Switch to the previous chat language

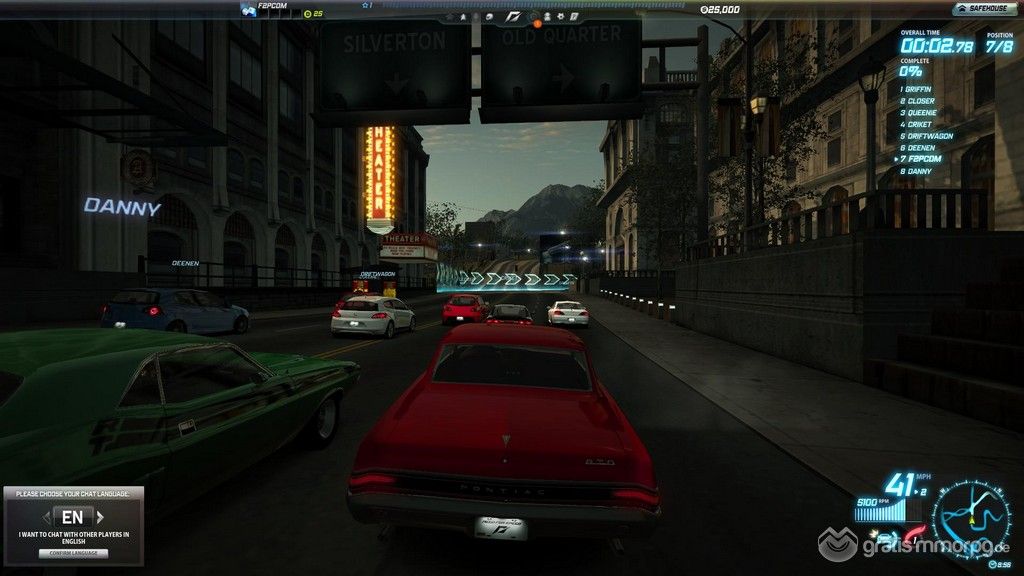tap(46, 517)
